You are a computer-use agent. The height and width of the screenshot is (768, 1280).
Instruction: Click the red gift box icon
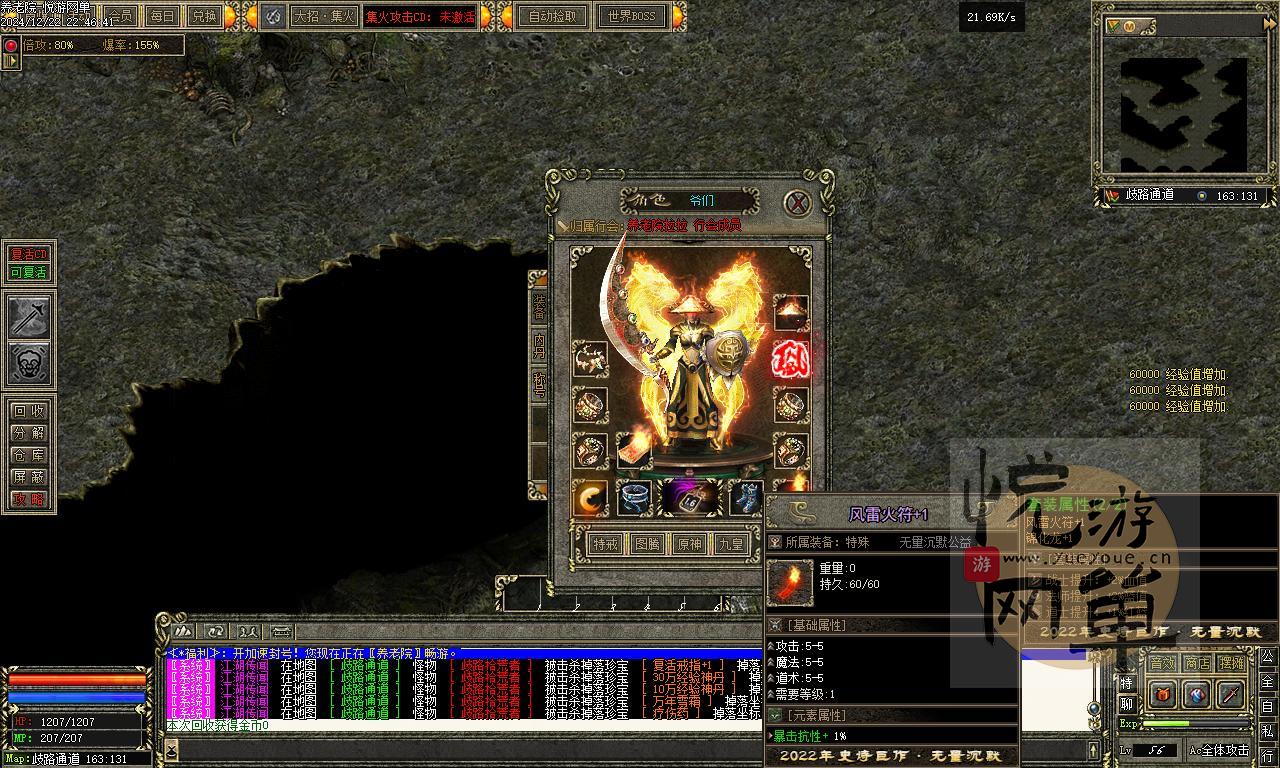[x=1162, y=694]
